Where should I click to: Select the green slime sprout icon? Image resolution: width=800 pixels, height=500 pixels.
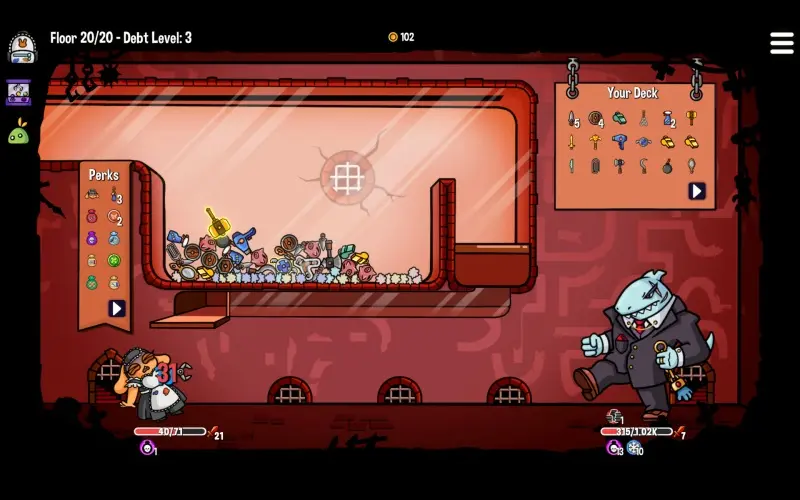point(19,132)
